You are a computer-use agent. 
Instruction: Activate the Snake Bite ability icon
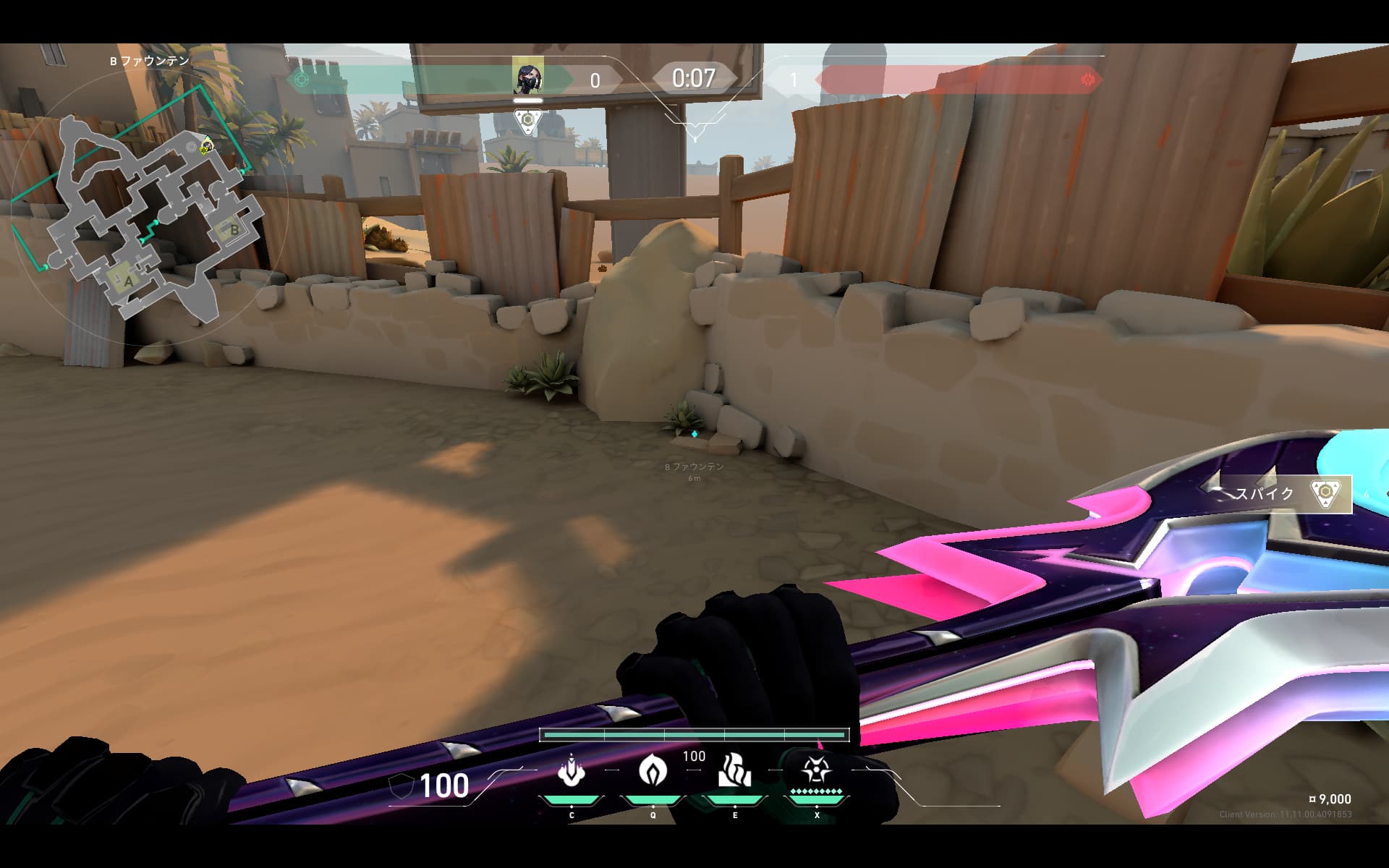[x=572, y=772]
